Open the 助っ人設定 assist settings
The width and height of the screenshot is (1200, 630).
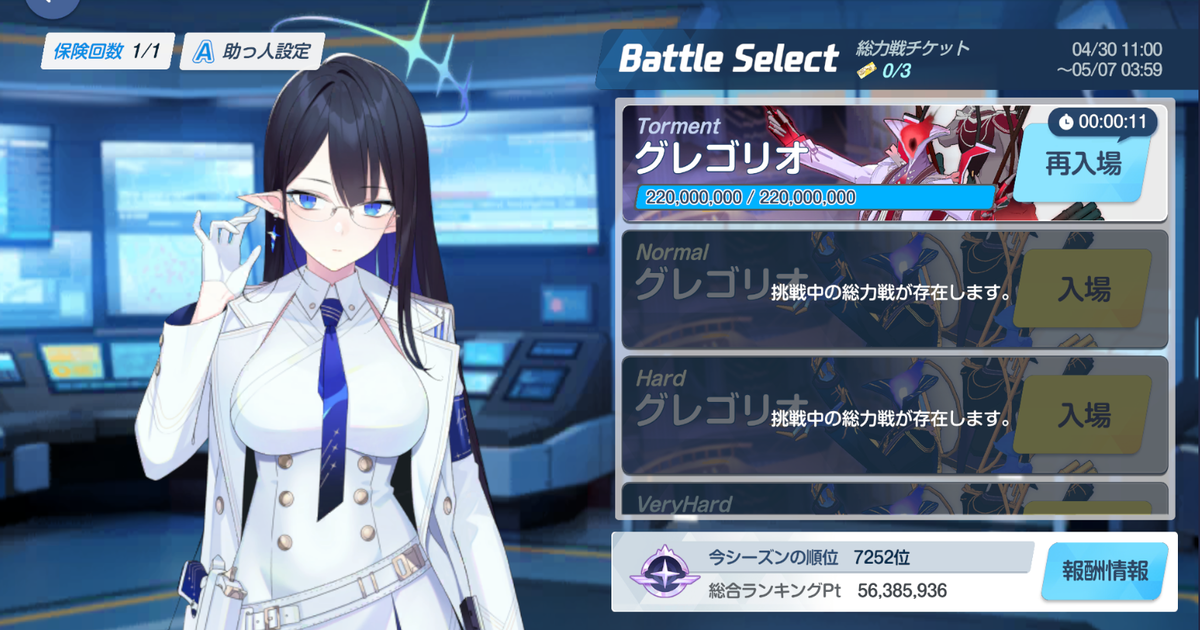coord(251,50)
